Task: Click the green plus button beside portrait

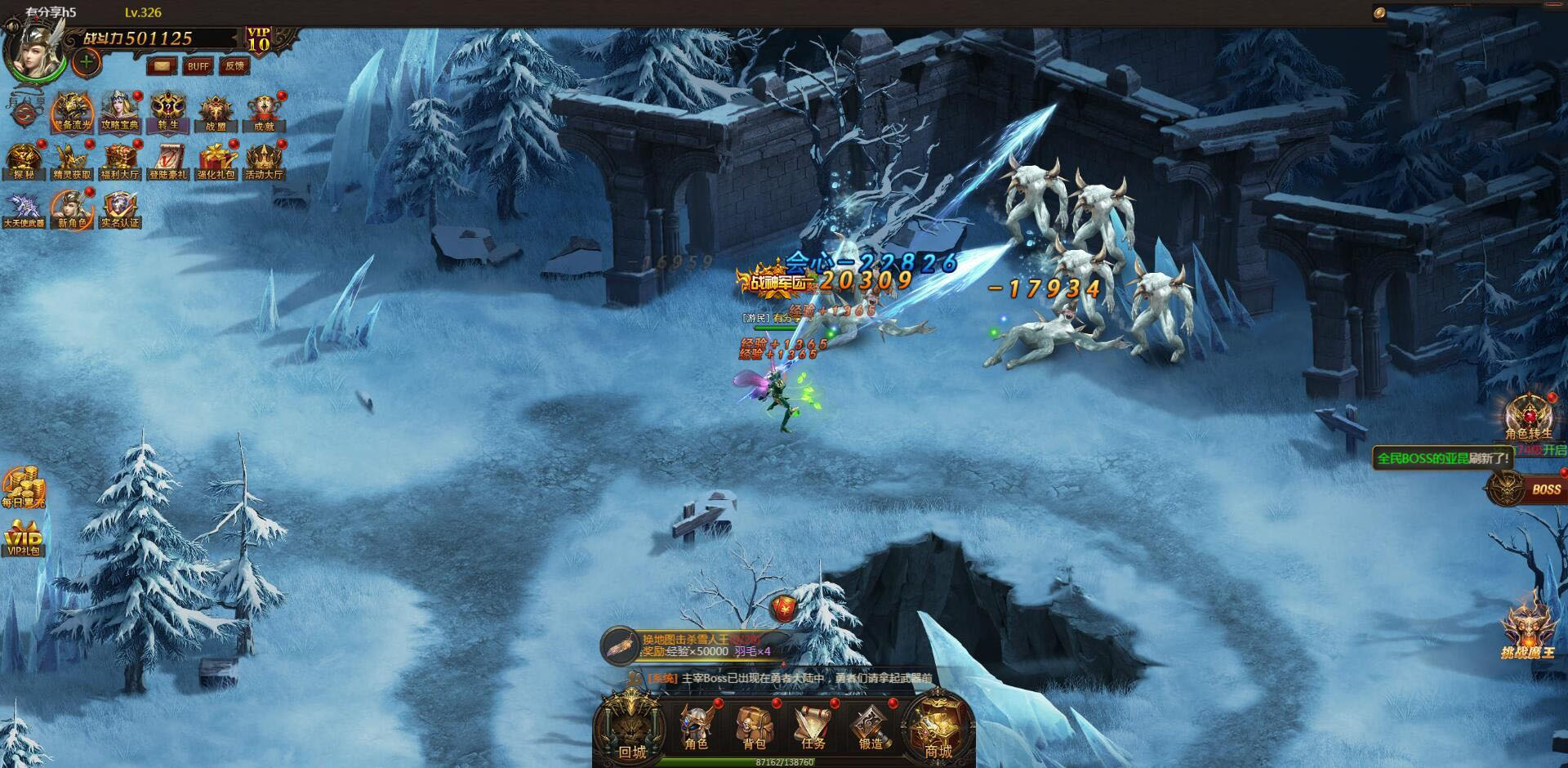Action: pyautogui.click(x=87, y=61)
